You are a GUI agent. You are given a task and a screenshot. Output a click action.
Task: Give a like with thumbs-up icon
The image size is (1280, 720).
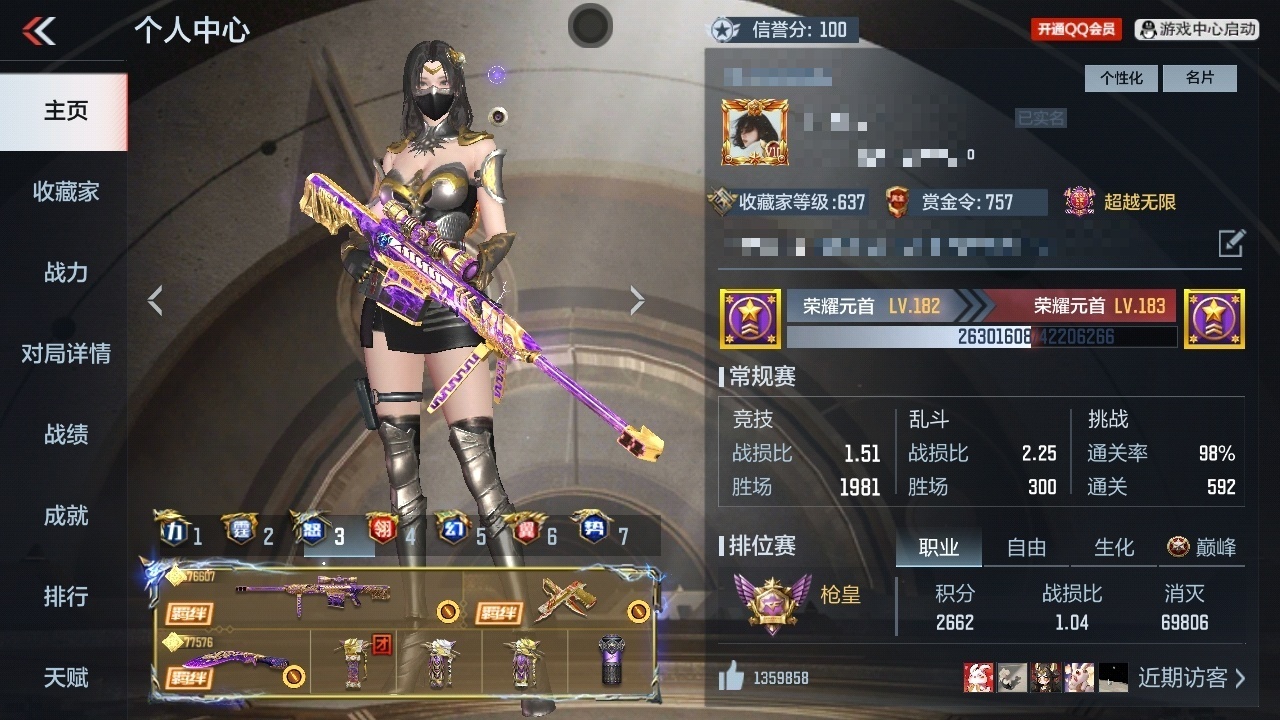732,678
